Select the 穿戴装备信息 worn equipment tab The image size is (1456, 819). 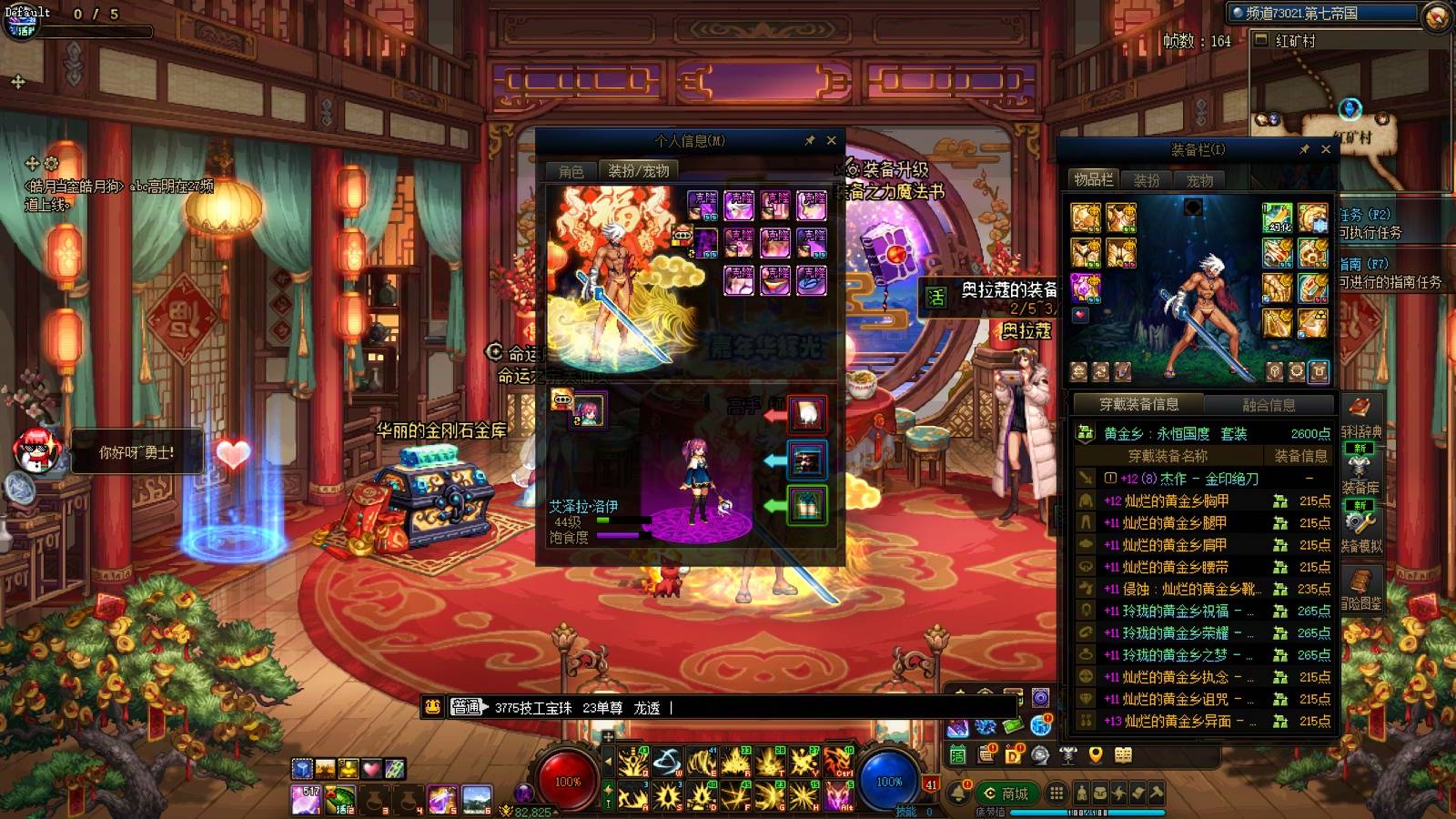coord(1138,404)
